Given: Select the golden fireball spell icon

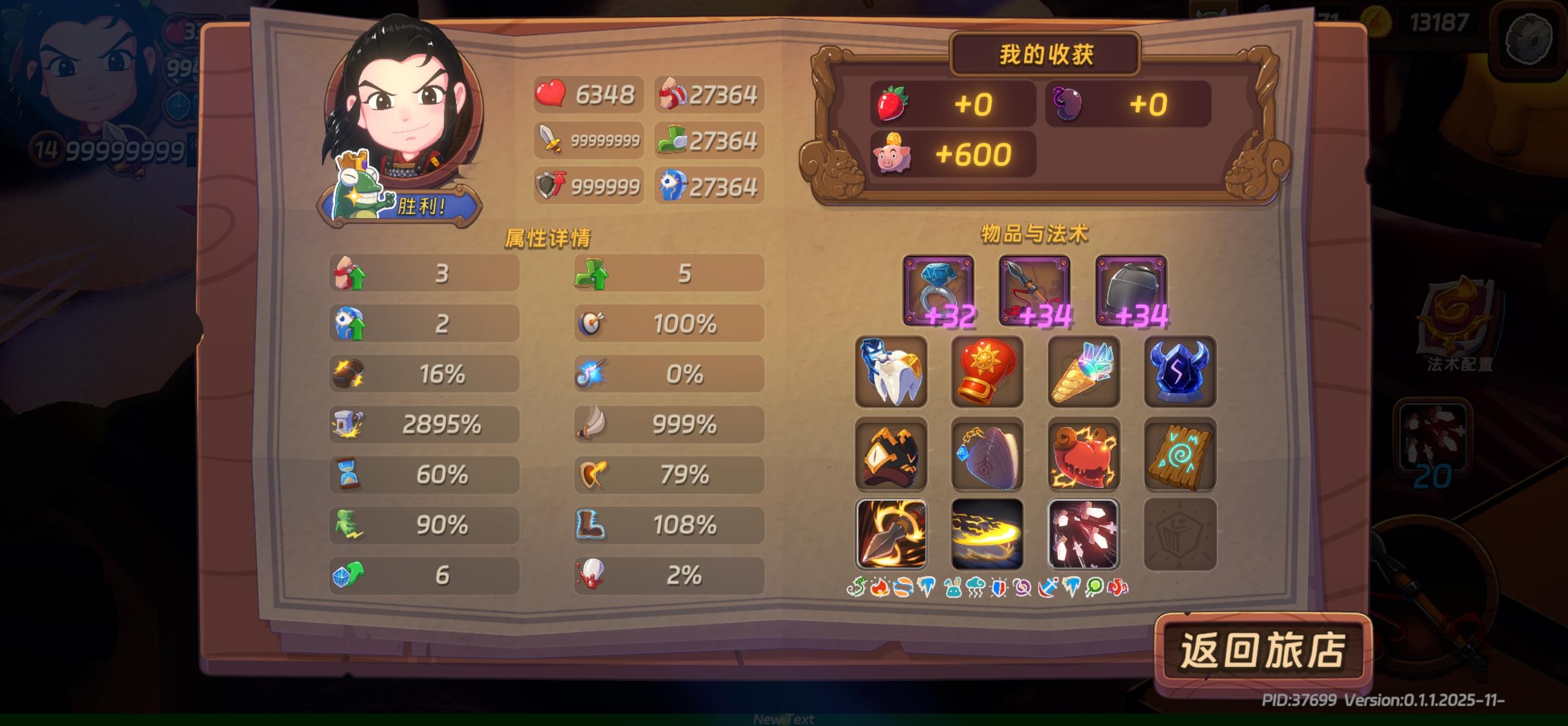Looking at the screenshot, I should pyautogui.click(x=987, y=536).
